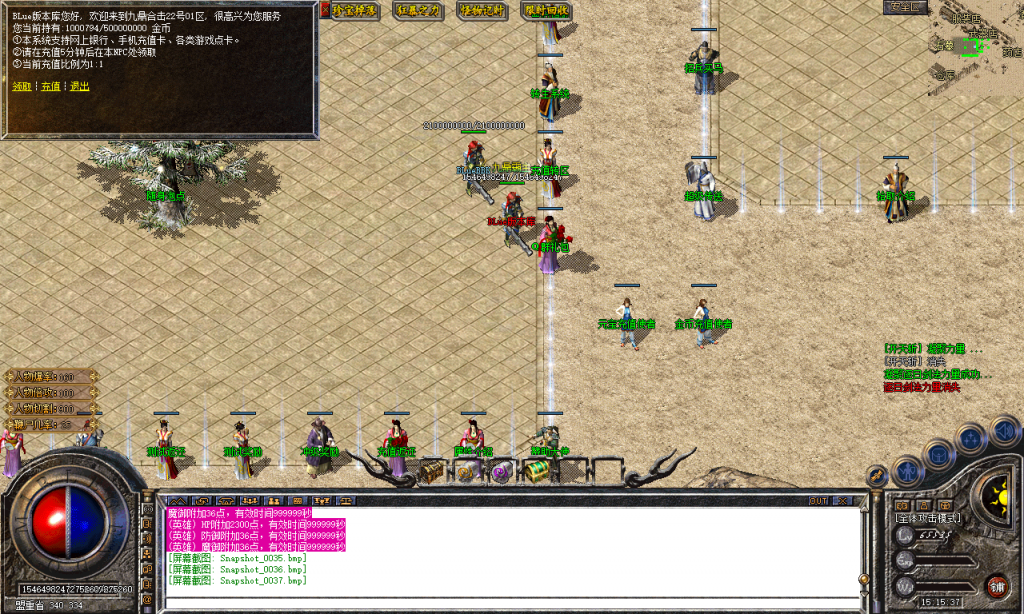The image size is (1024, 614).
Task: Click the 领取 claim link in dialog
Action: pyautogui.click(x=21, y=86)
